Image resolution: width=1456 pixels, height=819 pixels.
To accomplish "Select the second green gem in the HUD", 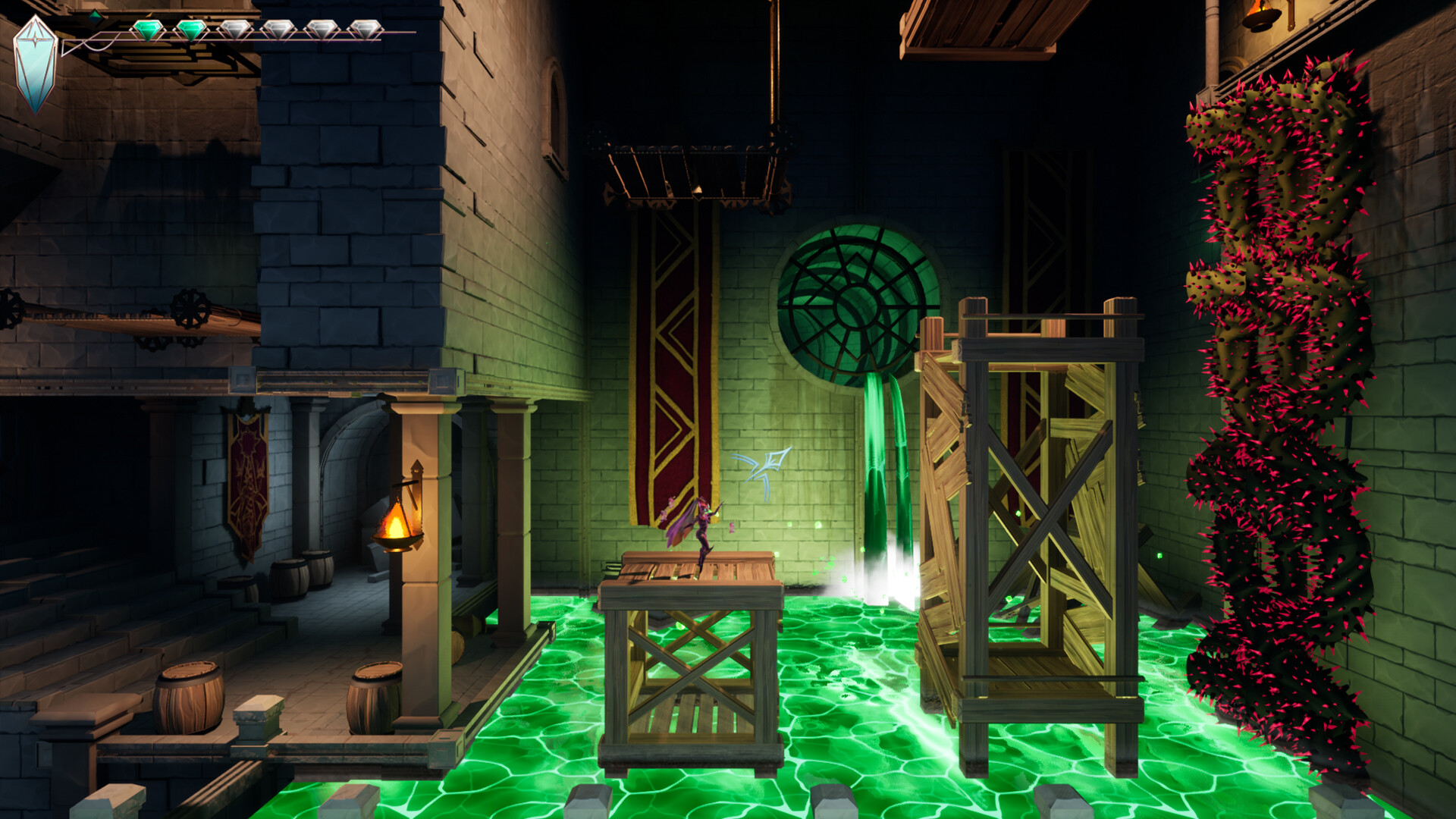I will tap(193, 29).
